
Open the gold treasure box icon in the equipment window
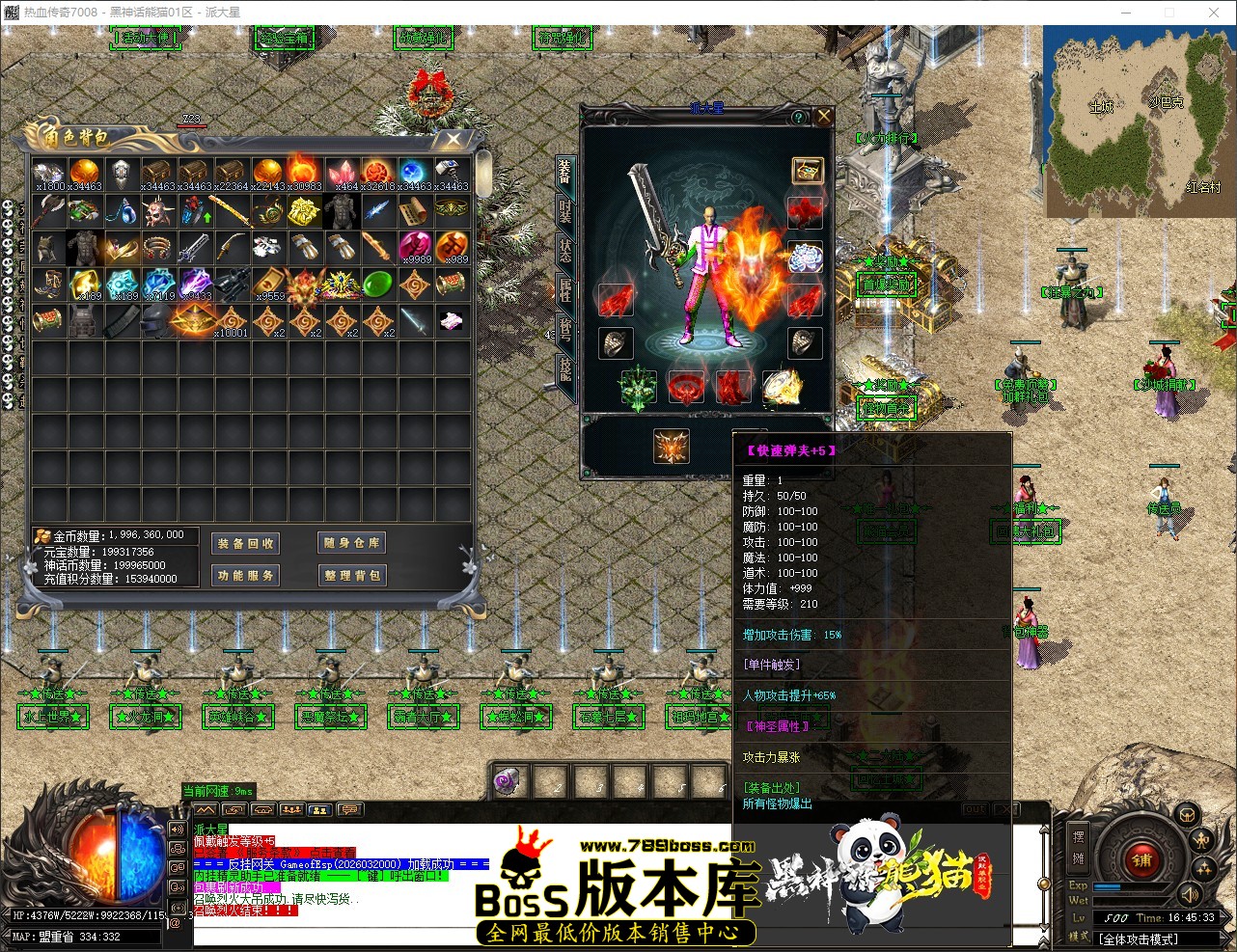[808, 170]
